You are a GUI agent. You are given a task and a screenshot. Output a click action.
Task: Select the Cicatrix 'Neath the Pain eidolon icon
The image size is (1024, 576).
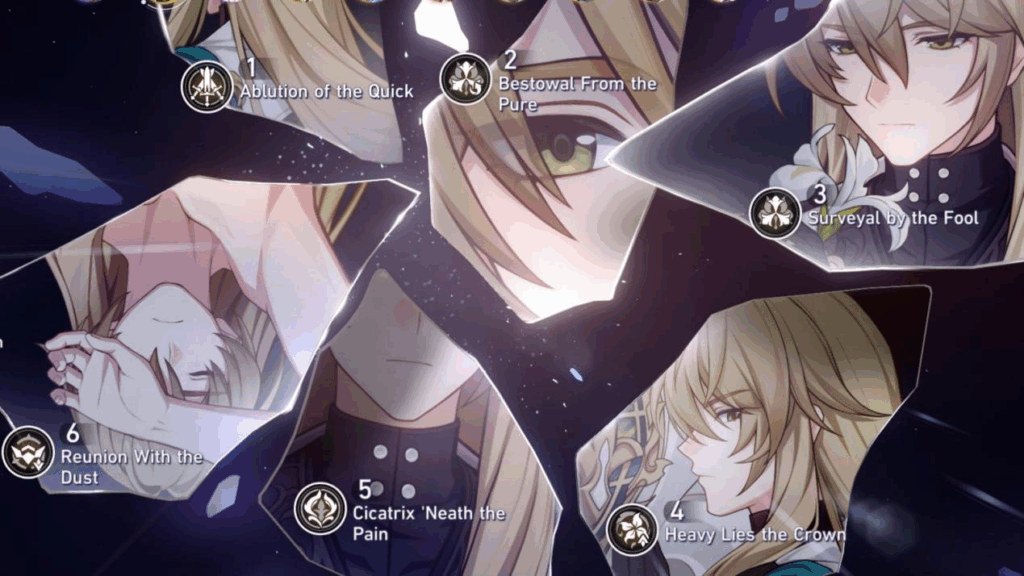coord(320,508)
